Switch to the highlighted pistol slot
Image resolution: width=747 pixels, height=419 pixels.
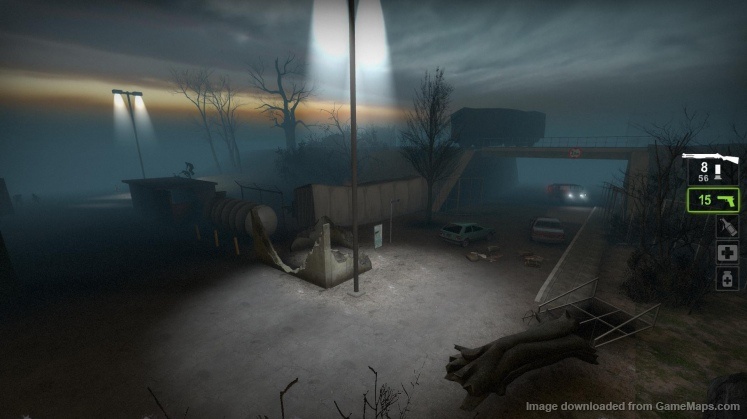click(x=713, y=200)
